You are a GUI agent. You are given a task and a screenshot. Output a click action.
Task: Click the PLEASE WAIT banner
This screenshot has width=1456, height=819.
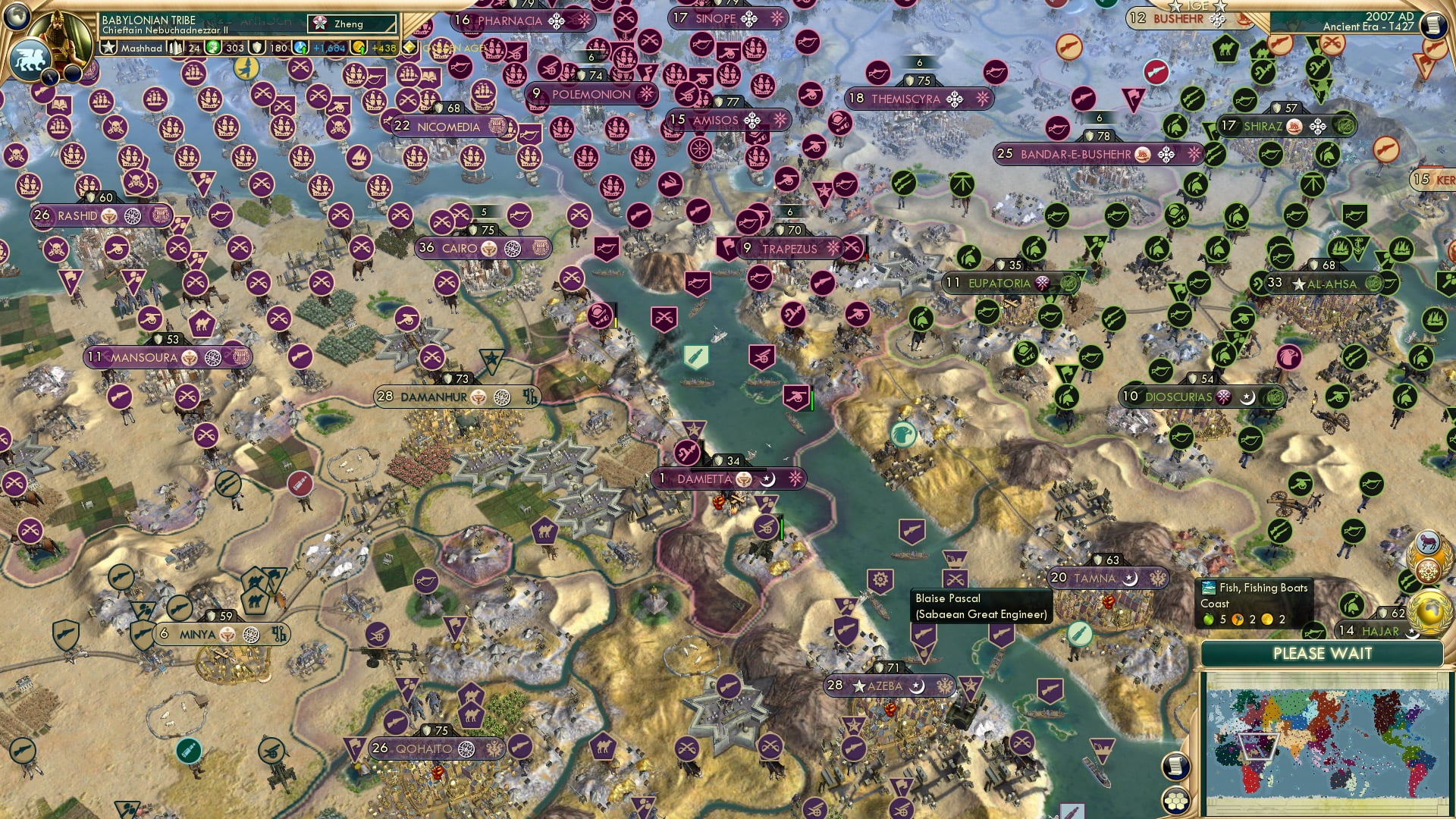pos(1323,653)
